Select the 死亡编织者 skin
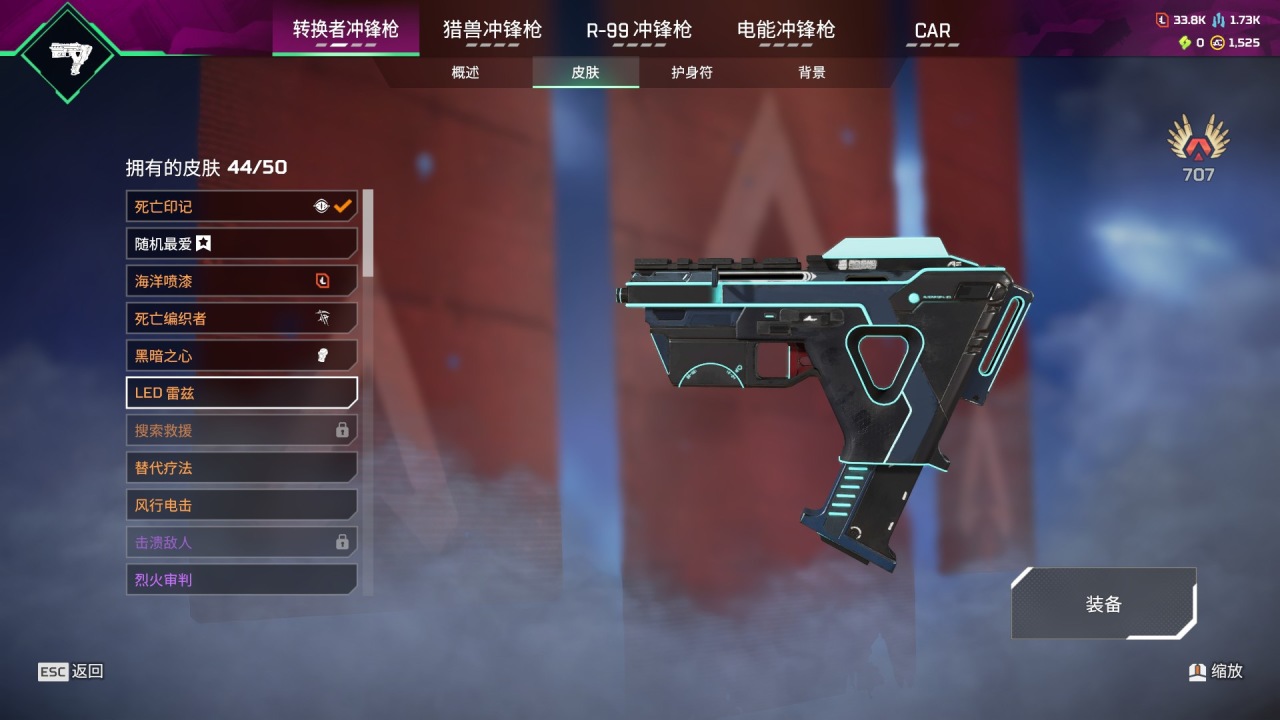Image resolution: width=1280 pixels, height=720 pixels. click(240, 319)
